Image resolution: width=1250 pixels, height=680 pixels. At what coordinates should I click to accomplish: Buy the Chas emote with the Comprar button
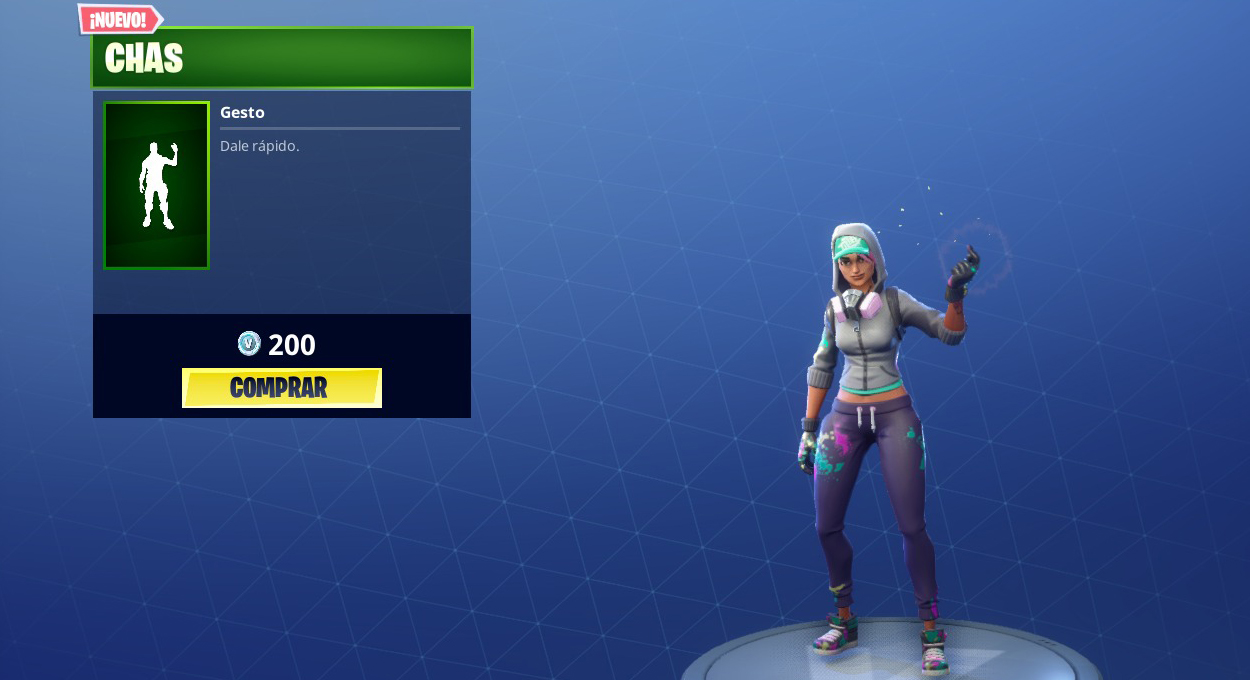point(281,388)
